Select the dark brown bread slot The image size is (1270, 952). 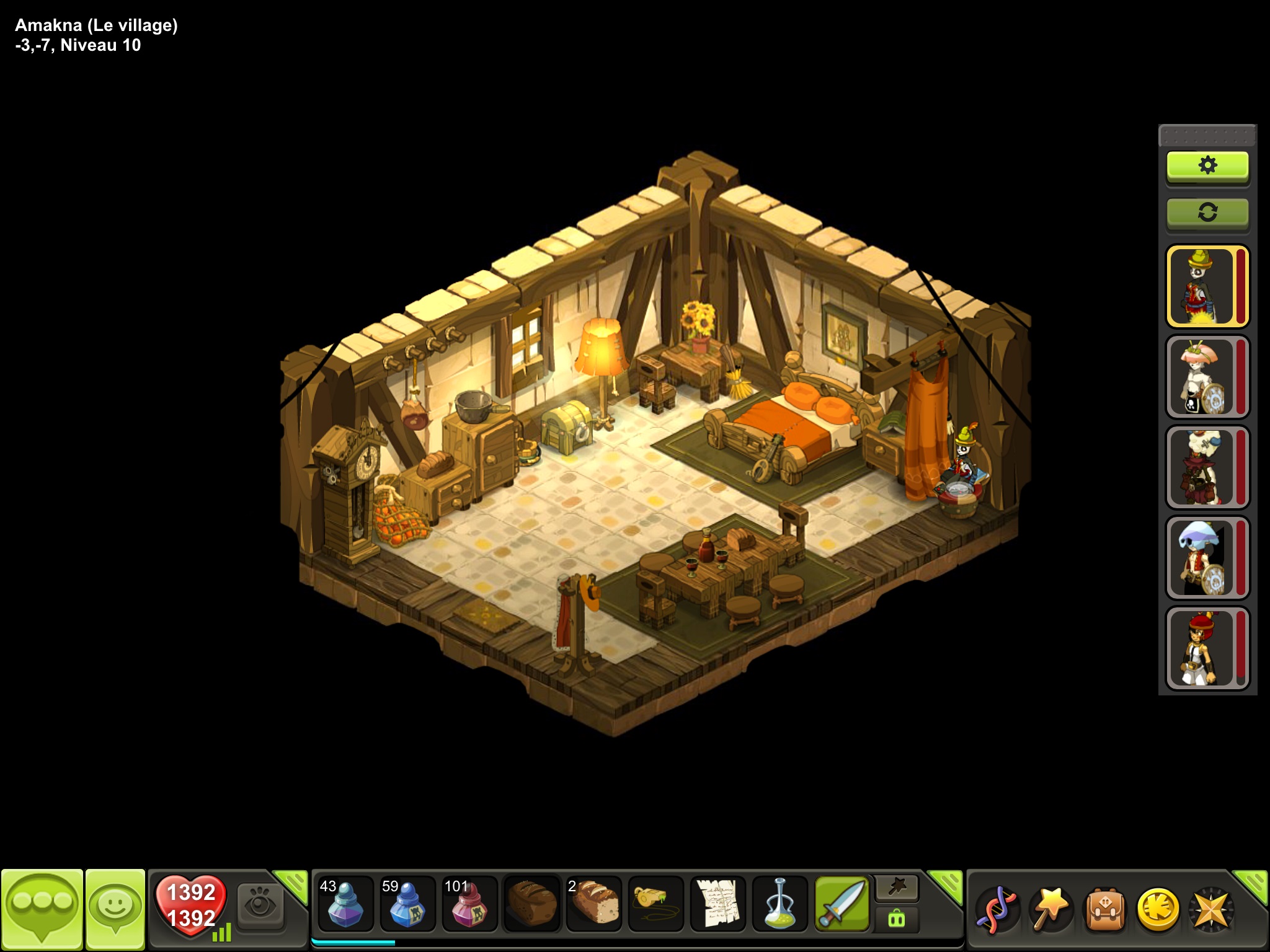point(531,904)
